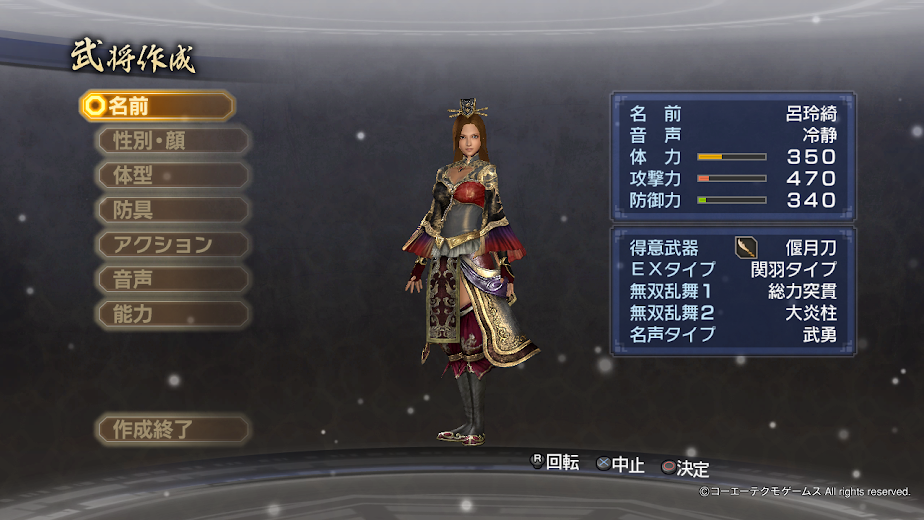Choose the 能力 (Ability) menu entry
This screenshot has width=924, height=520.
click(x=171, y=314)
